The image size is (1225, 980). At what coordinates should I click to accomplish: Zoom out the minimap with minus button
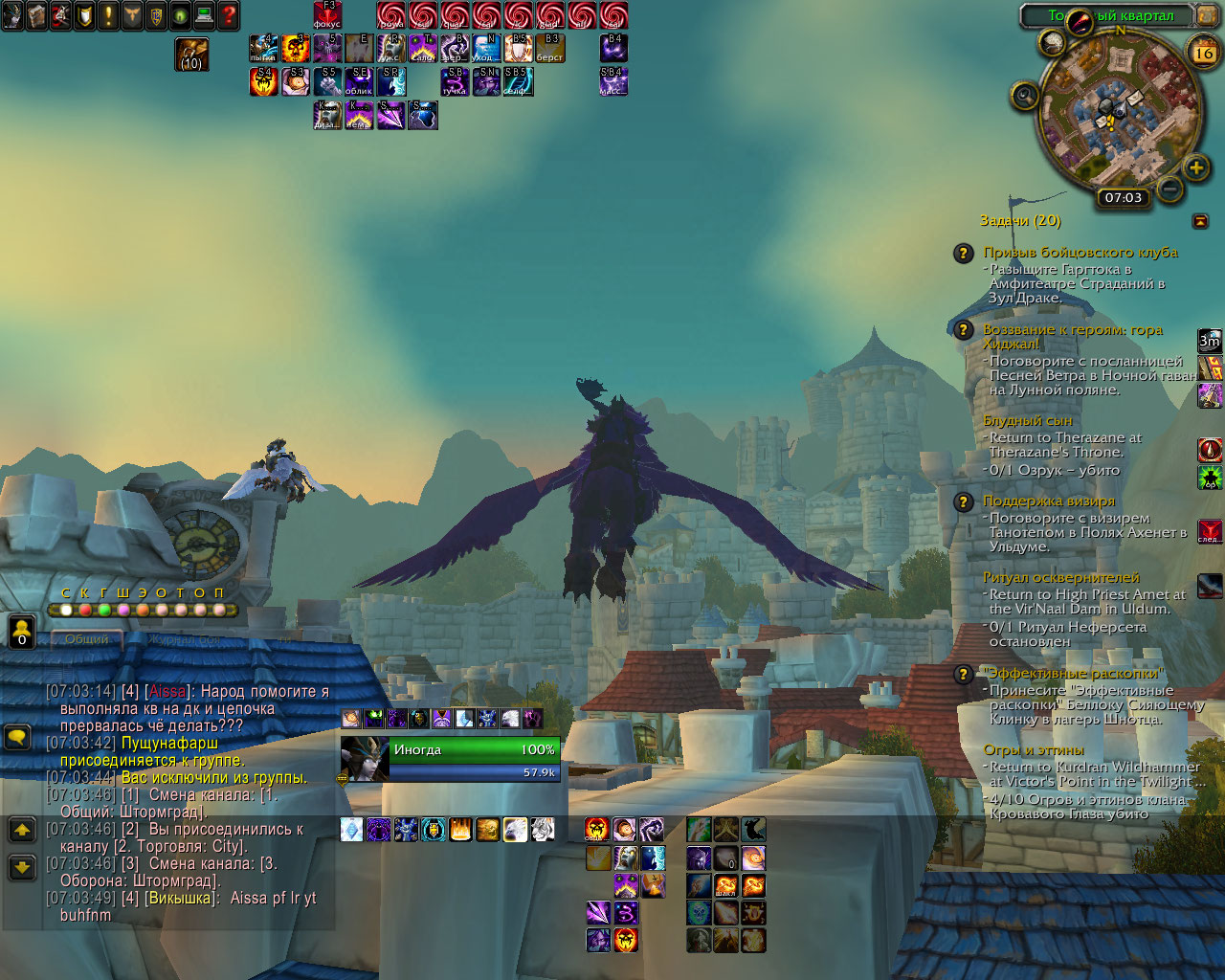(x=1169, y=188)
